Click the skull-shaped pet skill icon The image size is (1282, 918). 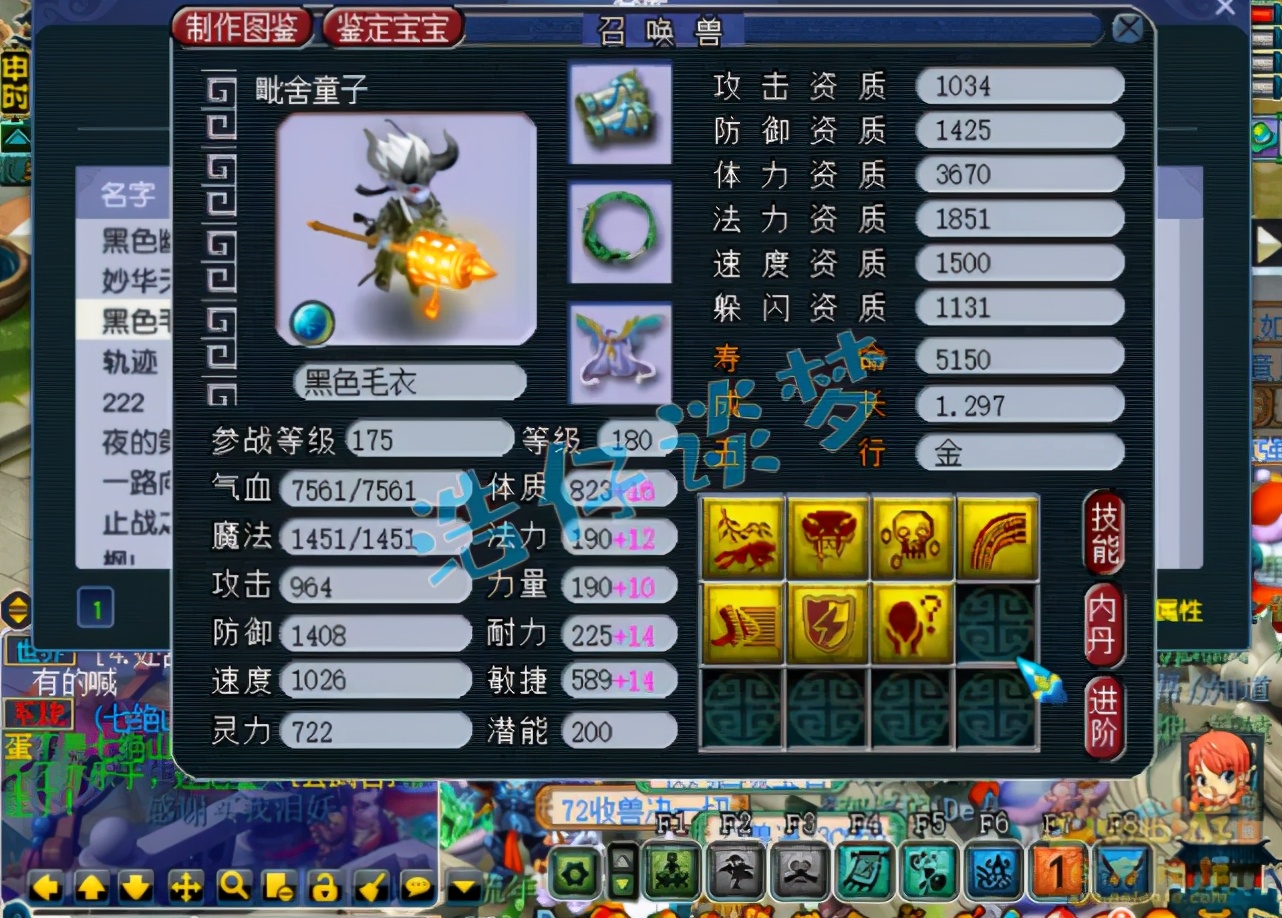913,538
